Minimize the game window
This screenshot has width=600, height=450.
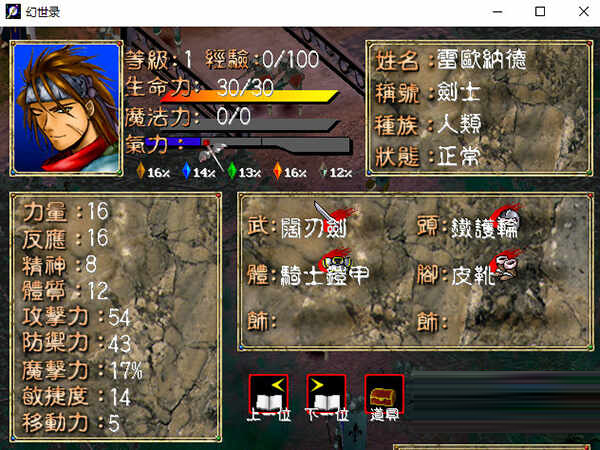[497, 12]
